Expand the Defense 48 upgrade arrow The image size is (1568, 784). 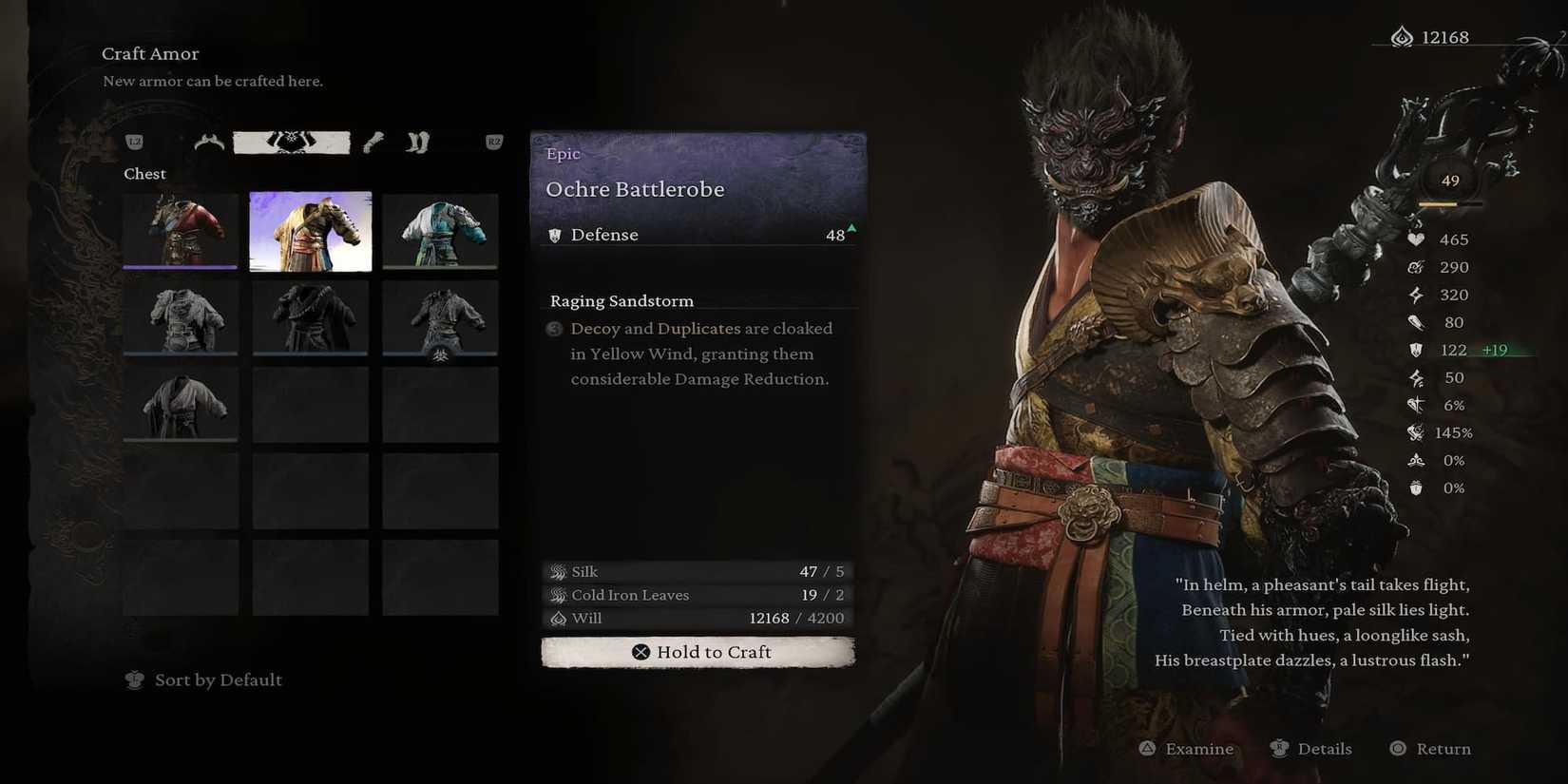[850, 229]
